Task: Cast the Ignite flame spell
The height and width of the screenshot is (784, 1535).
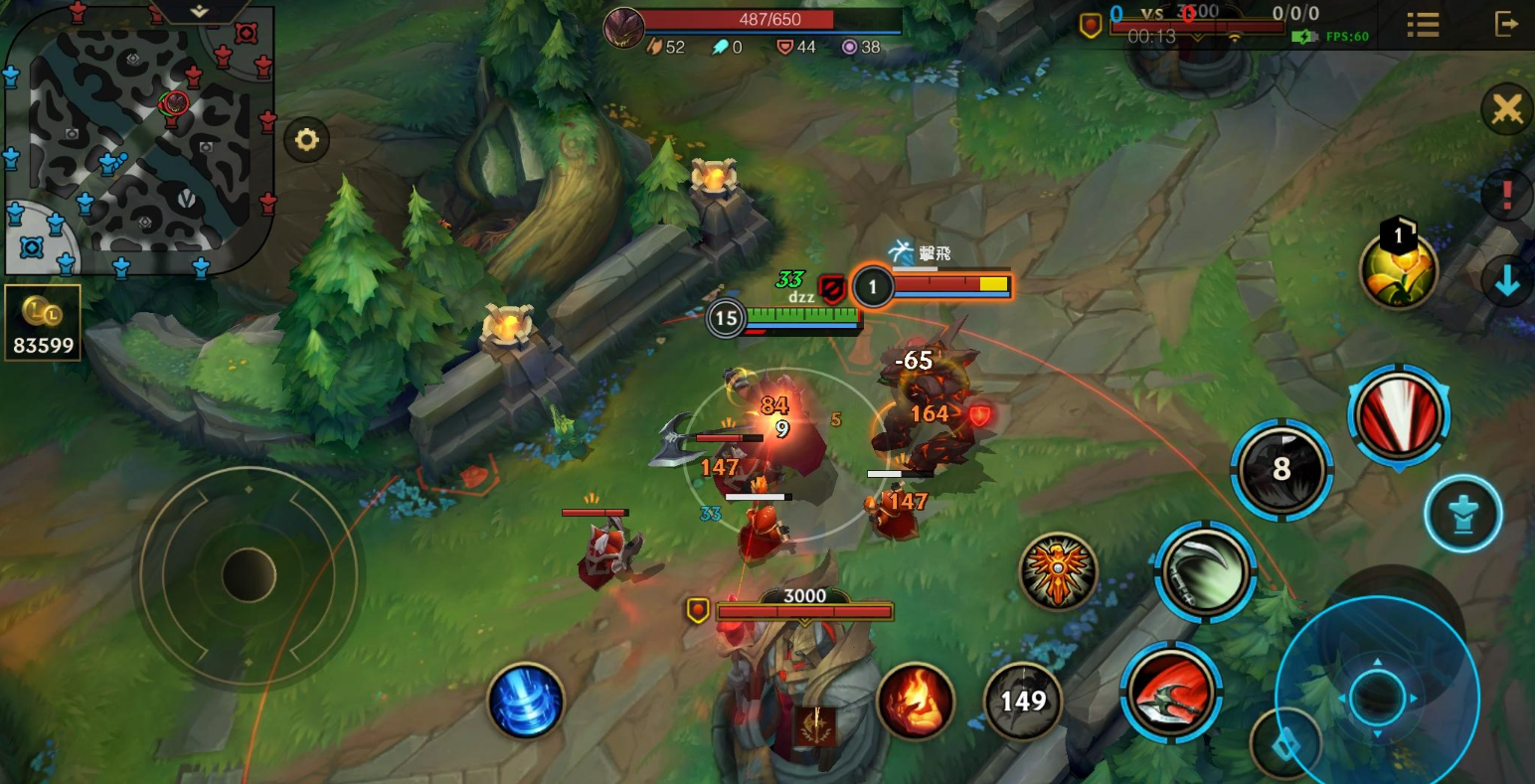Action: (x=915, y=701)
